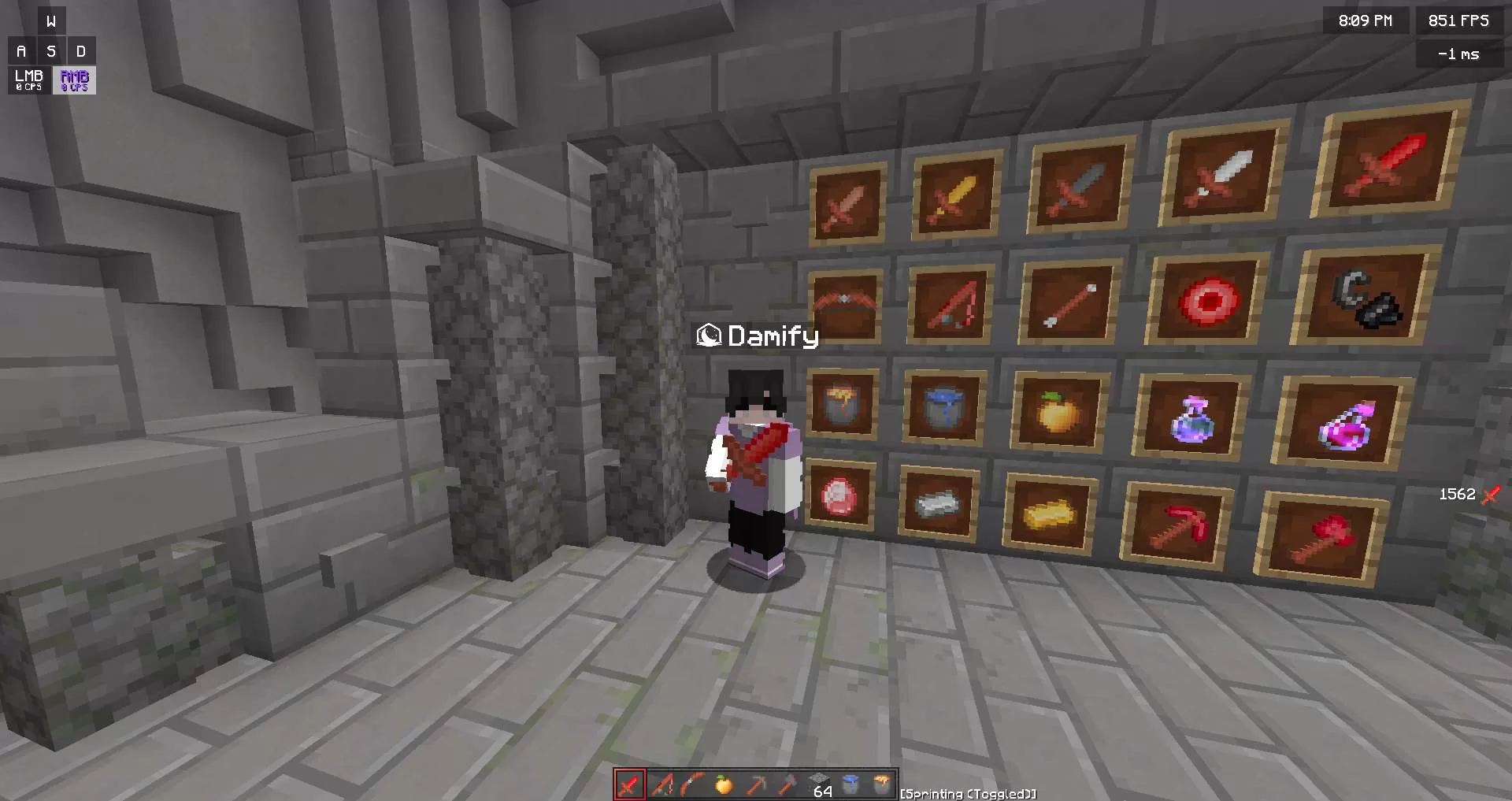Select the stack of 64 obsidian
Screen dimensions: 1512x801
point(819,784)
